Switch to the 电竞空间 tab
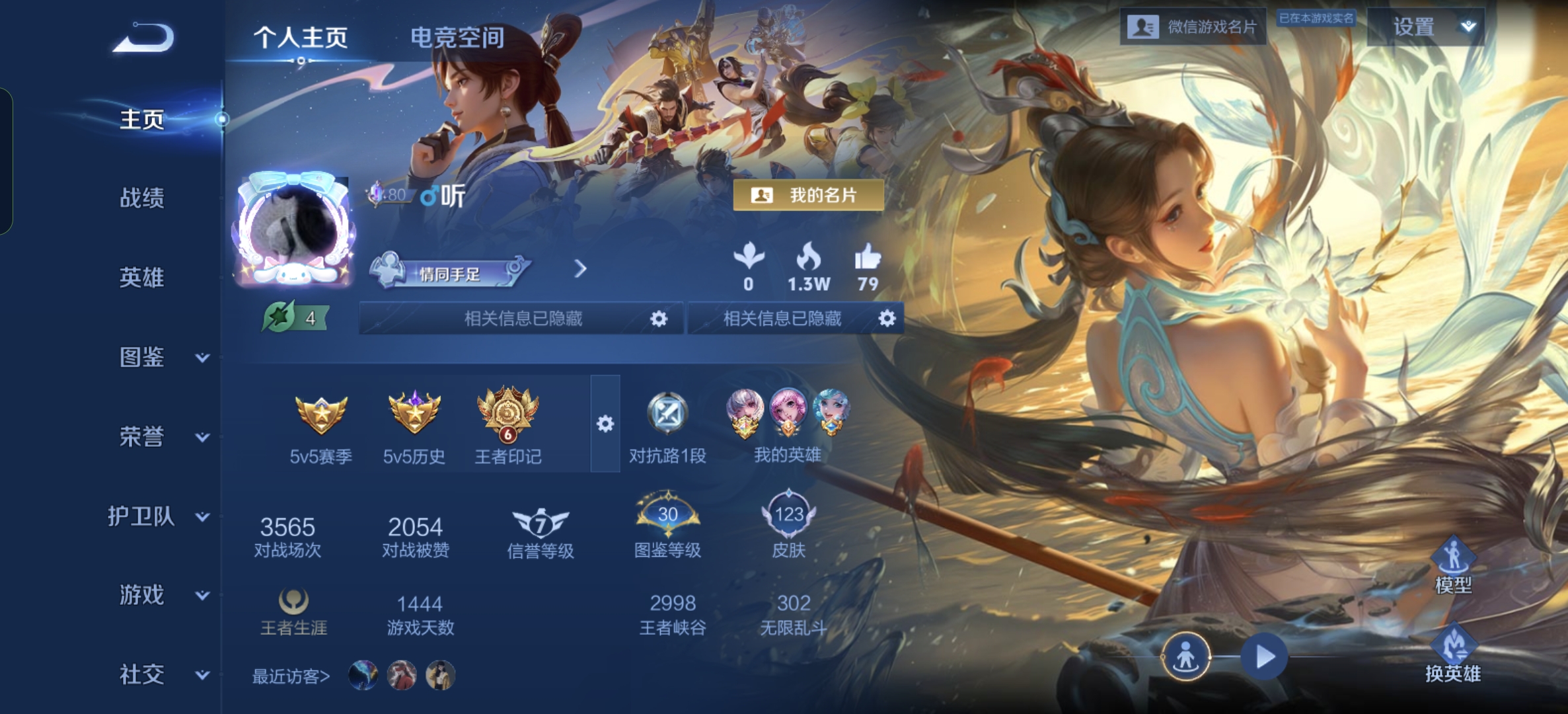 pyautogui.click(x=457, y=38)
